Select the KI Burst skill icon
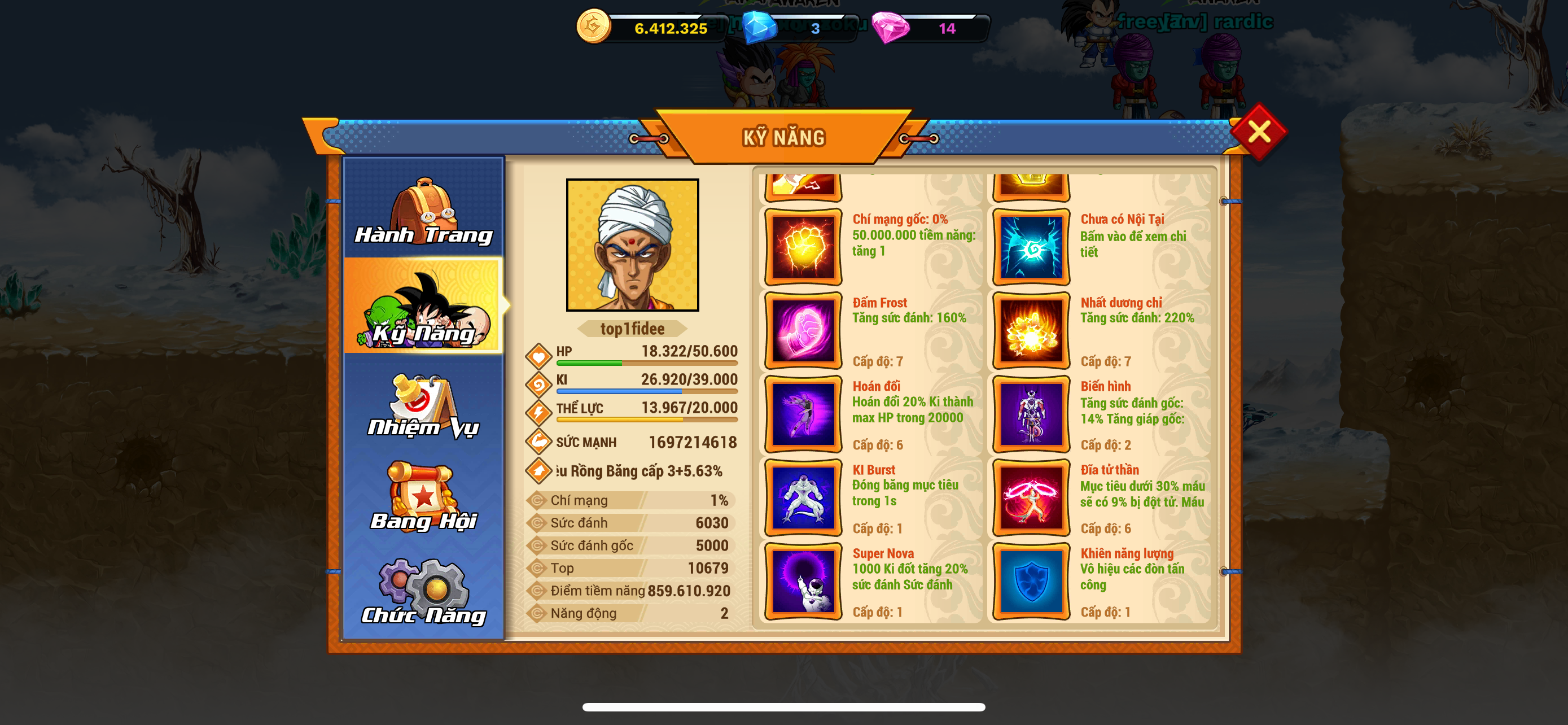 click(x=803, y=497)
